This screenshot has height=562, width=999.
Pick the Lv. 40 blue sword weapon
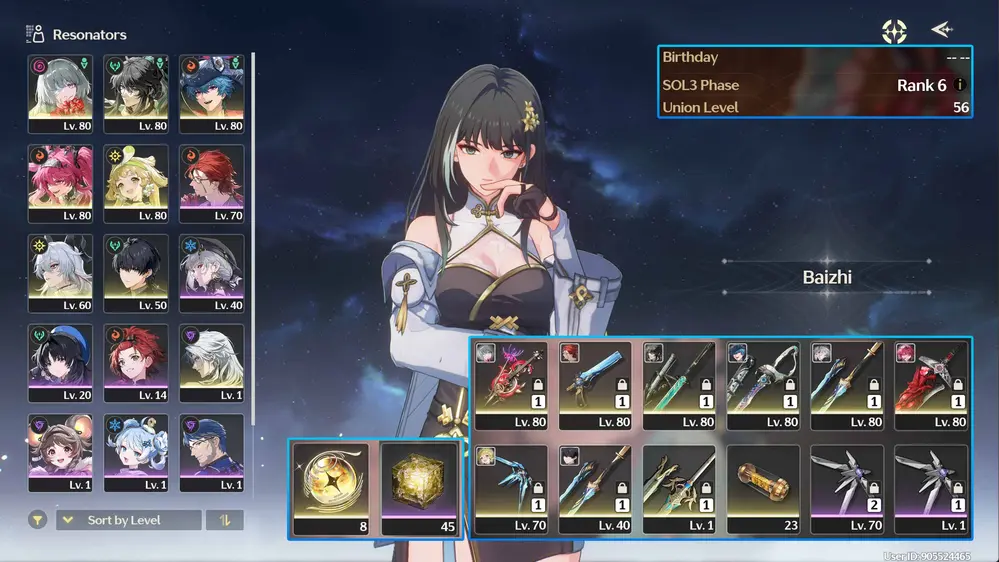tap(595, 484)
